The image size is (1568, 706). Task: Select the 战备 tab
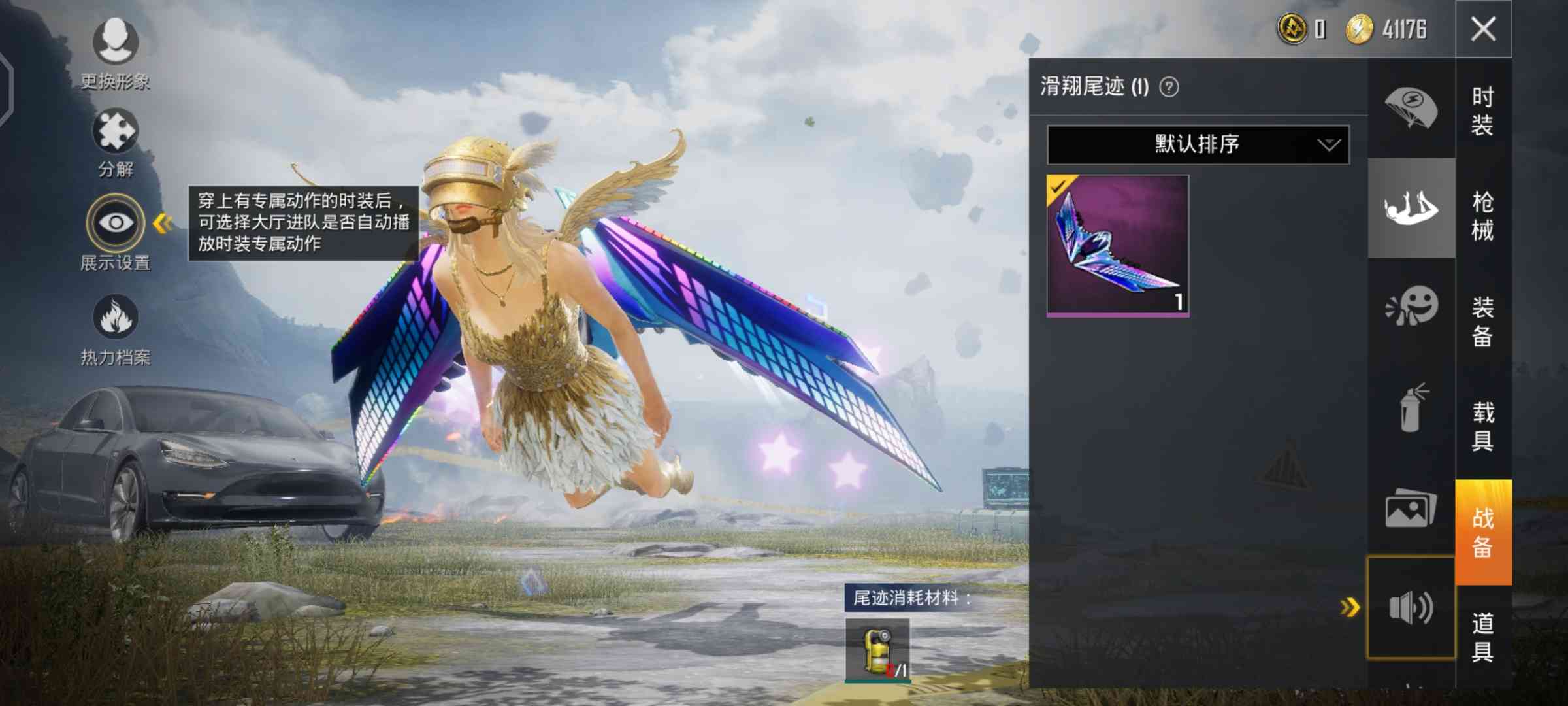(x=1482, y=532)
